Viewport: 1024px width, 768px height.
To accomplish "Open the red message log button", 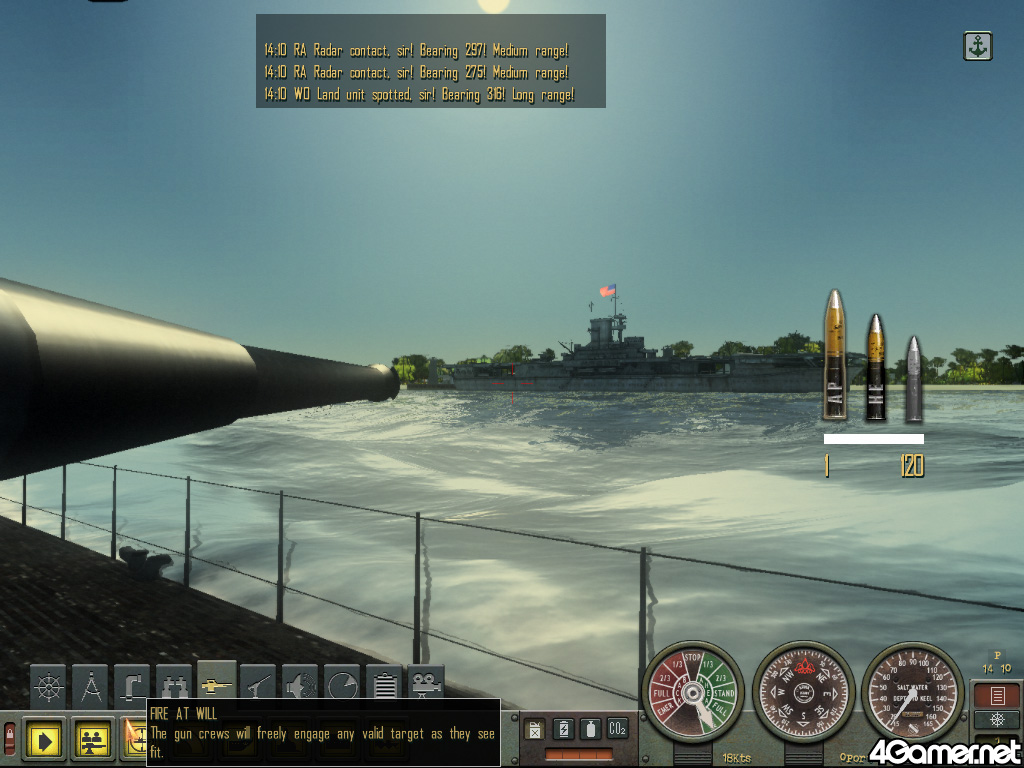I will [x=996, y=695].
